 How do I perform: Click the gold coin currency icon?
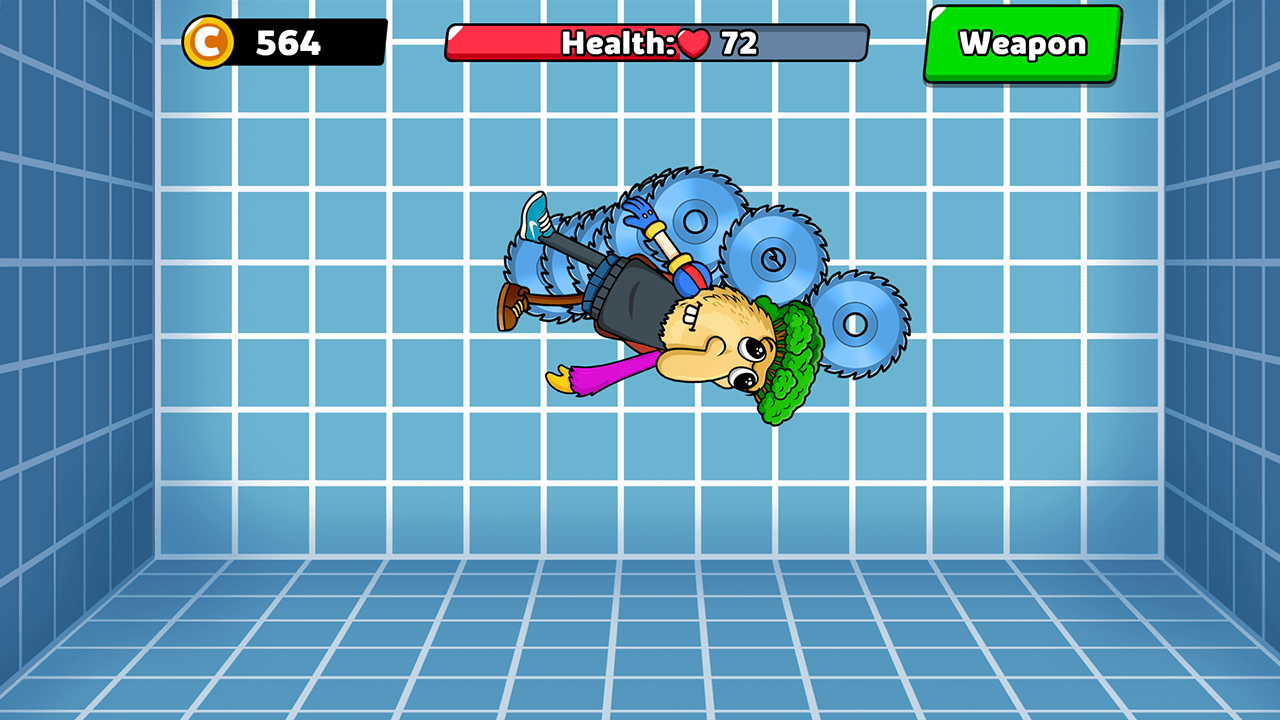210,42
